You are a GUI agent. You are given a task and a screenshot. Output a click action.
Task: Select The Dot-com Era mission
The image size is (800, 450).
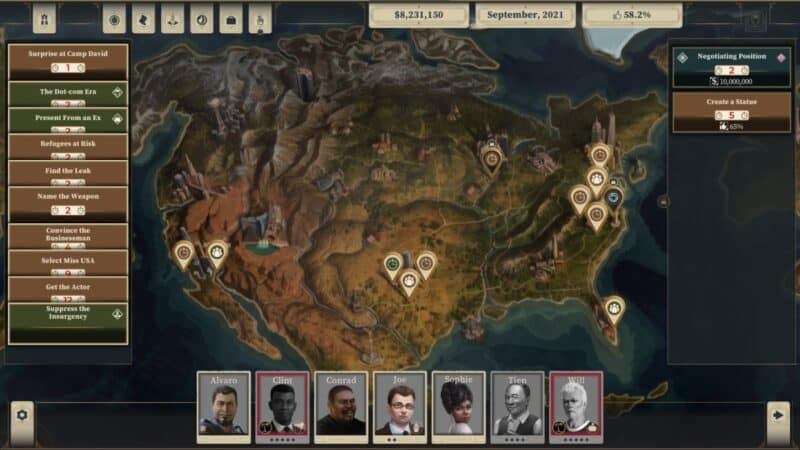[68, 92]
